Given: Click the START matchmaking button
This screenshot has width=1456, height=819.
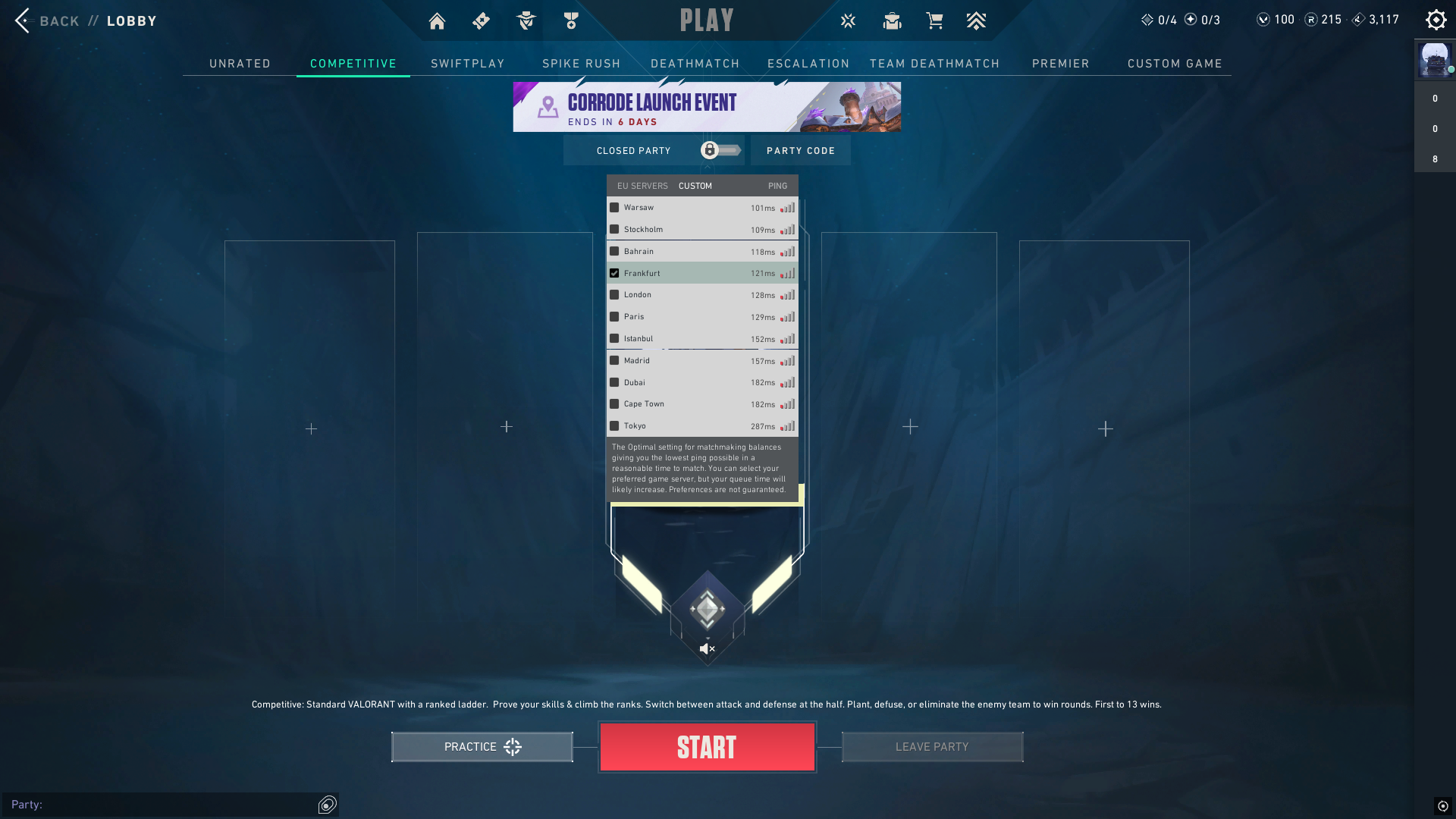Looking at the screenshot, I should (x=707, y=746).
